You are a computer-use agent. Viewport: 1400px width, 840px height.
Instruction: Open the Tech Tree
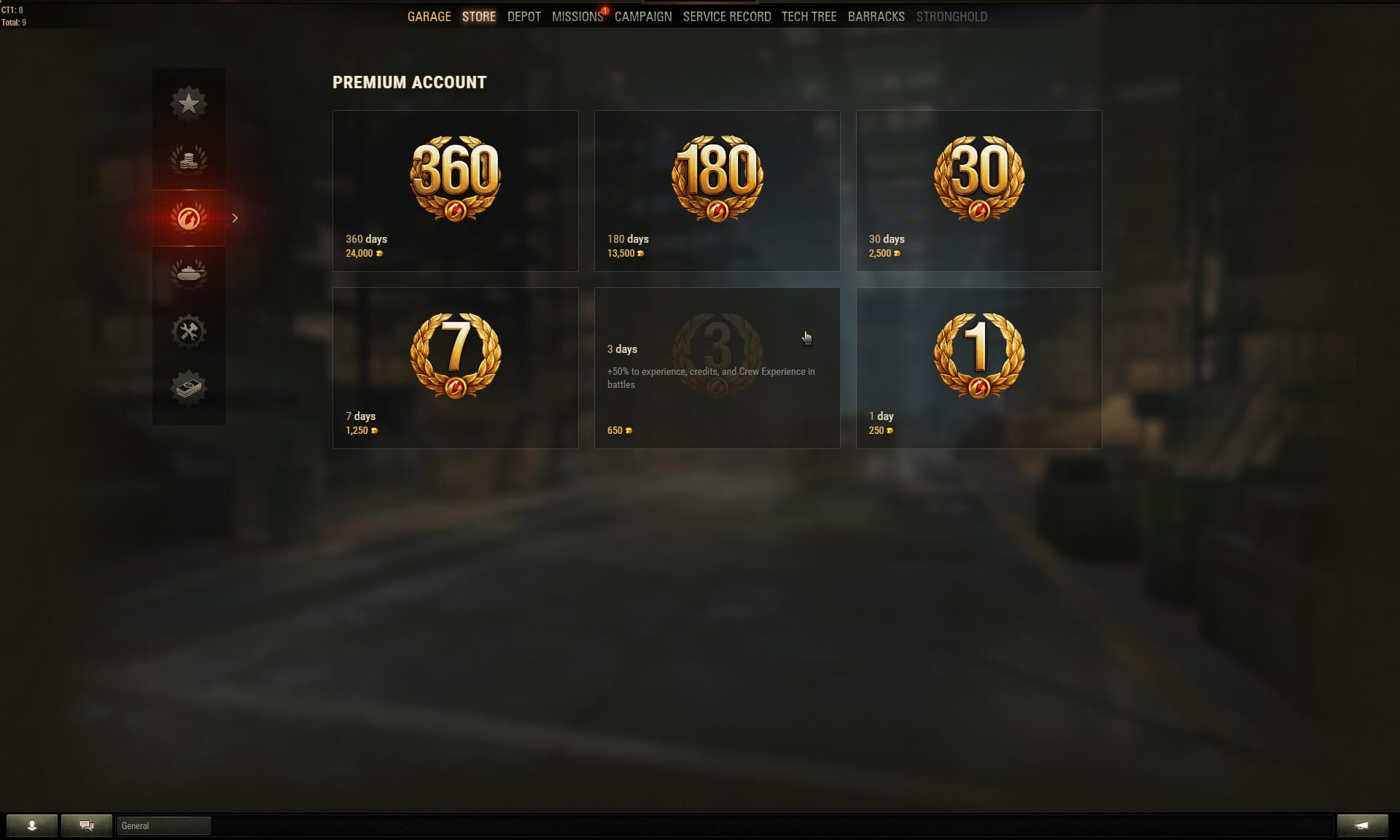(809, 17)
